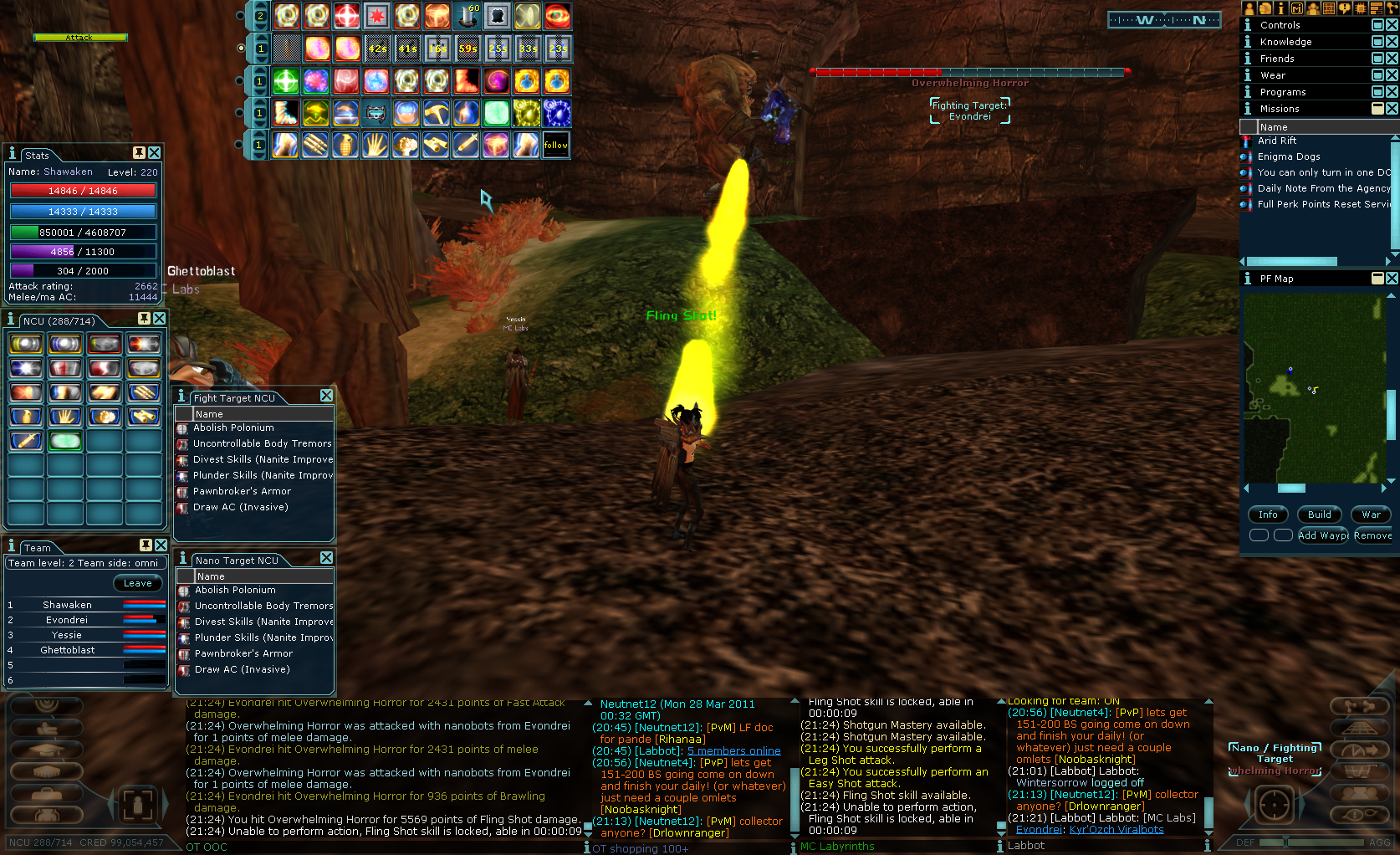Image resolution: width=1400 pixels, height=855 pixels.
Task: Open the Kyr'Ozch Viralbots chat link
Action: (x=1116, y=830)
